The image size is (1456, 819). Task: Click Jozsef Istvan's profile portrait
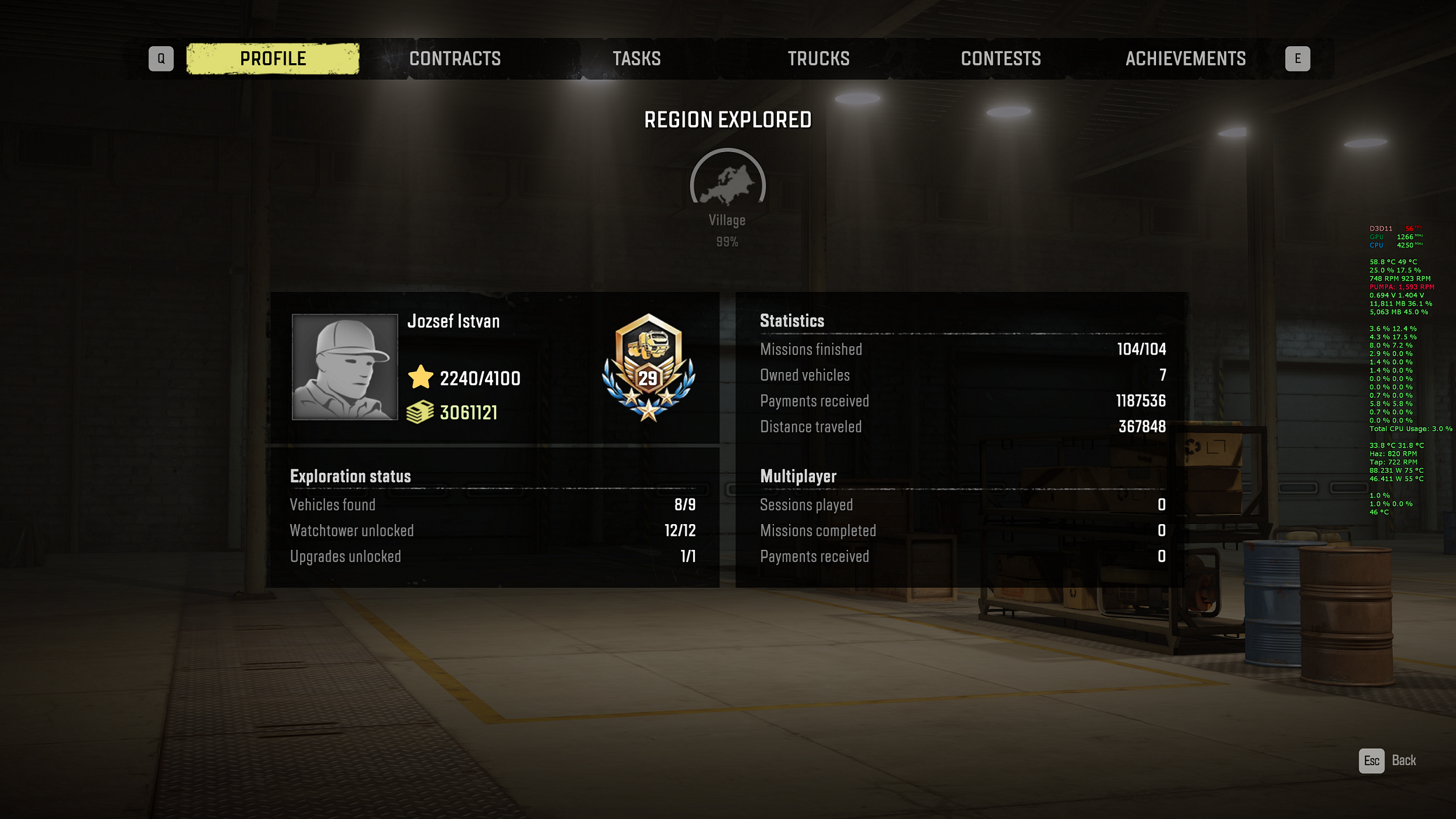pos(345,367)
